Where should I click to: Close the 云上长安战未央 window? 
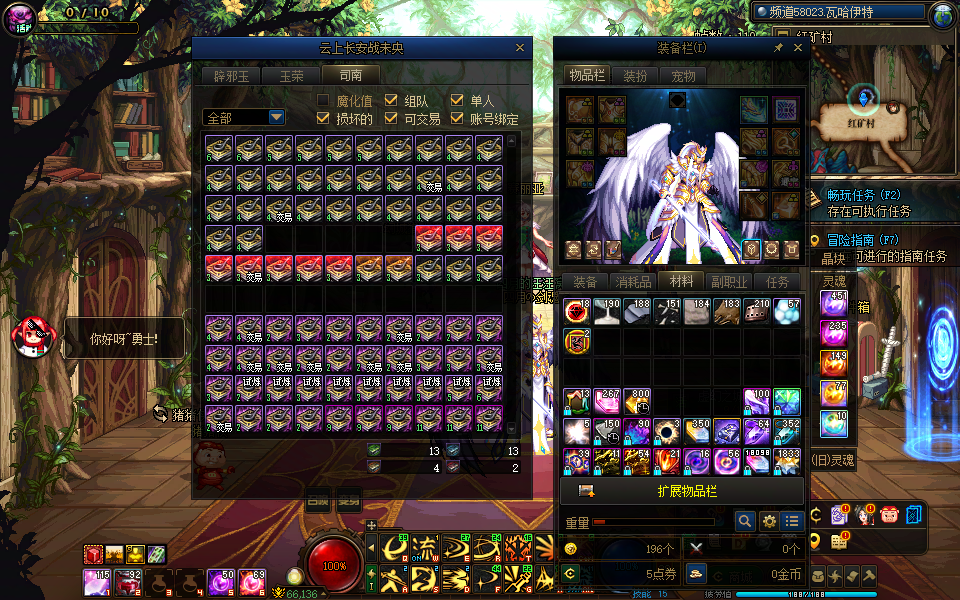tap(519, 47)
